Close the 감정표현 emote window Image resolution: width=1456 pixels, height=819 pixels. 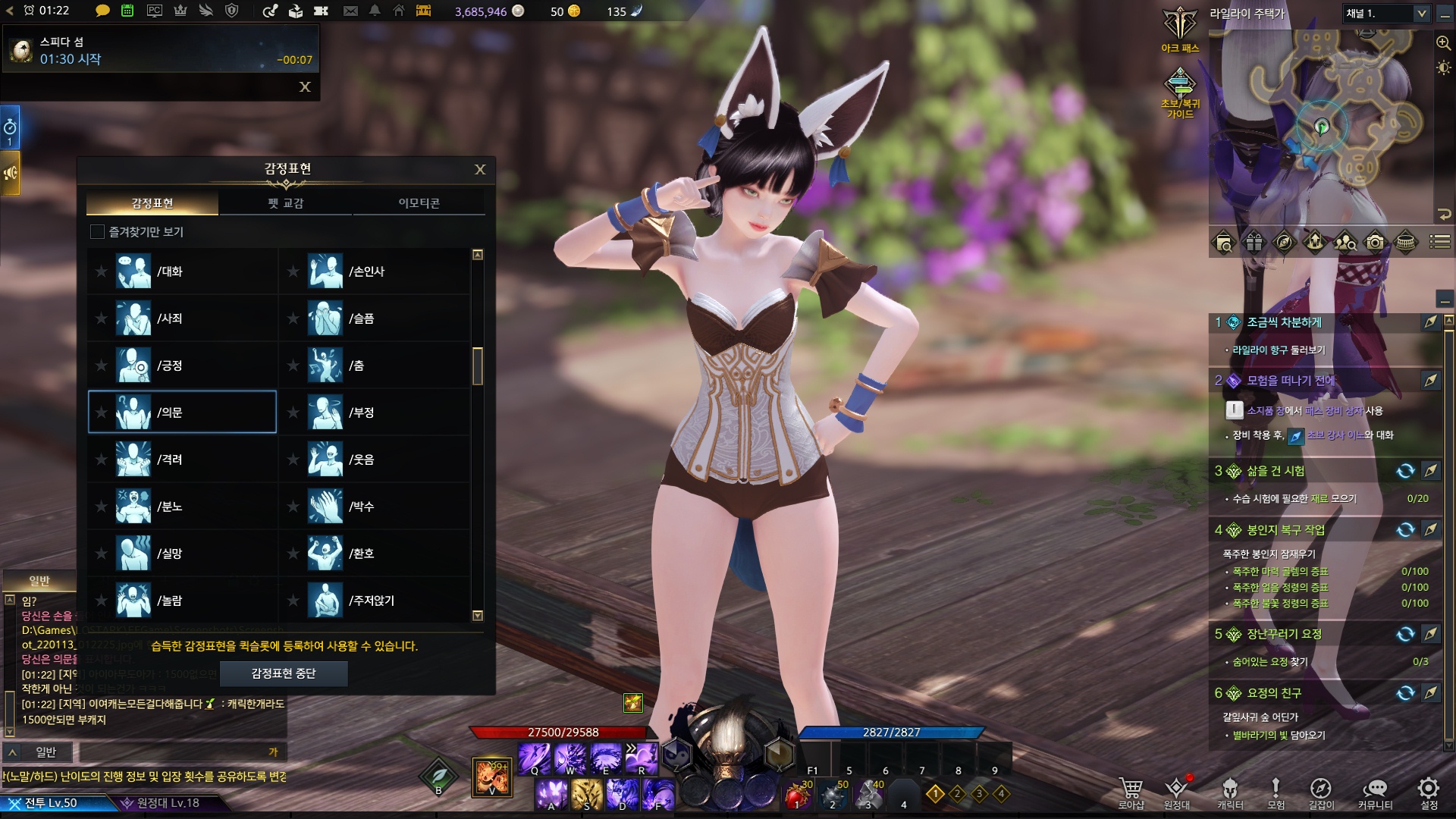coord(480,169)
